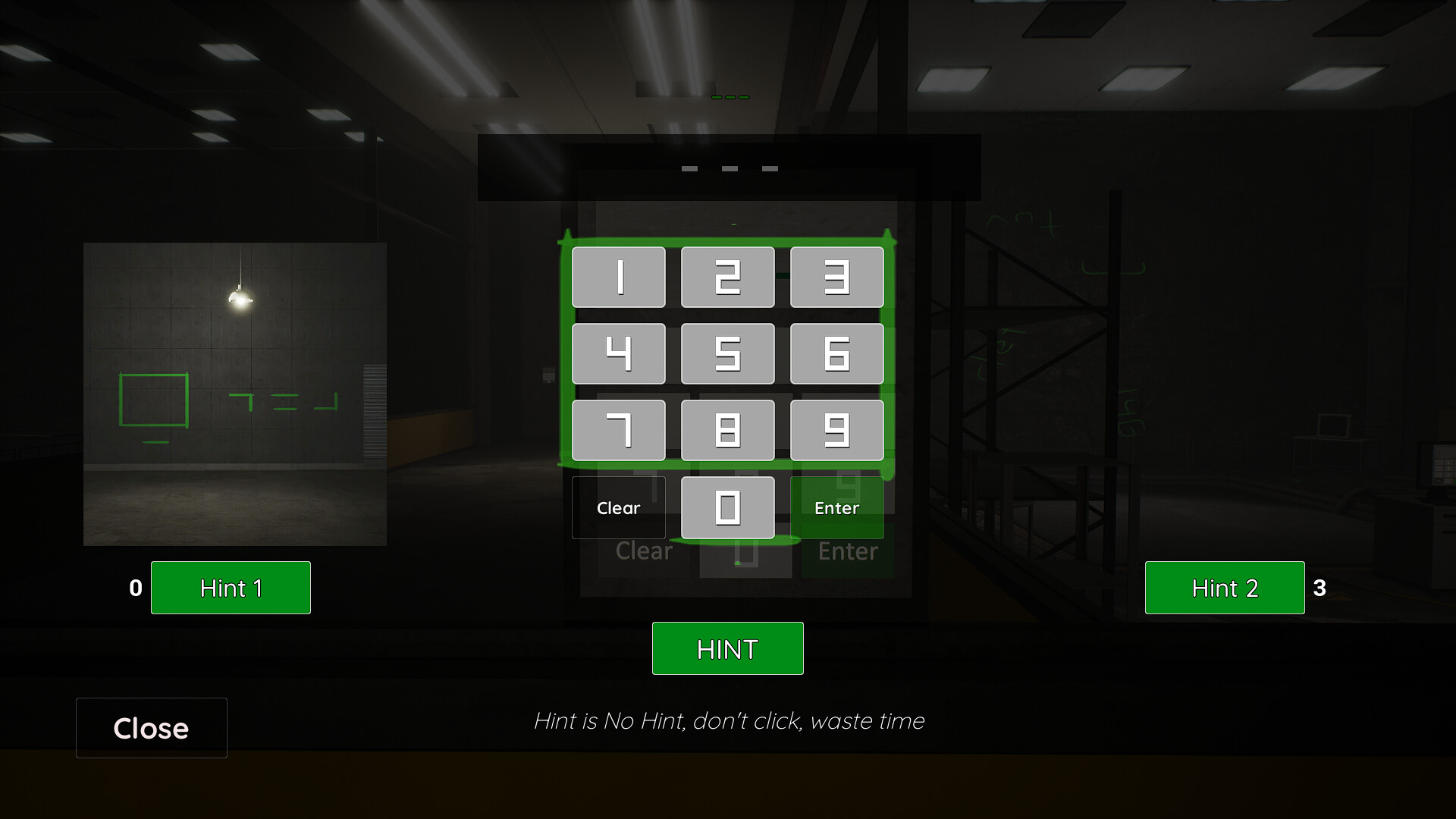Close the keypad screen
Image resolution: width=1456 pixels, height=819 pixels.
[x=151, y=728]
